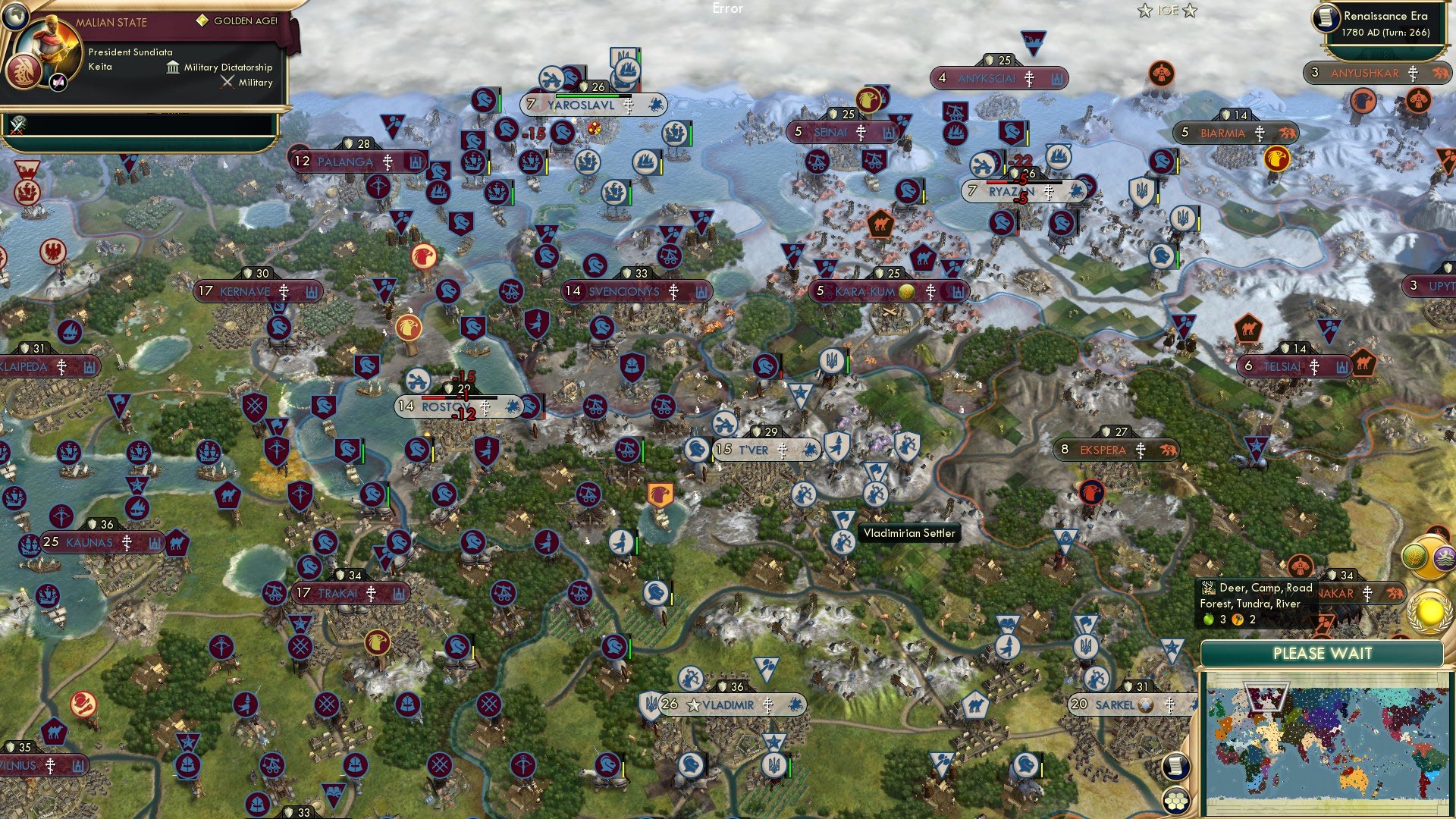Open the purple naval notification bubble
The height and width of the screenshot is (819, 1456).
1445,557
